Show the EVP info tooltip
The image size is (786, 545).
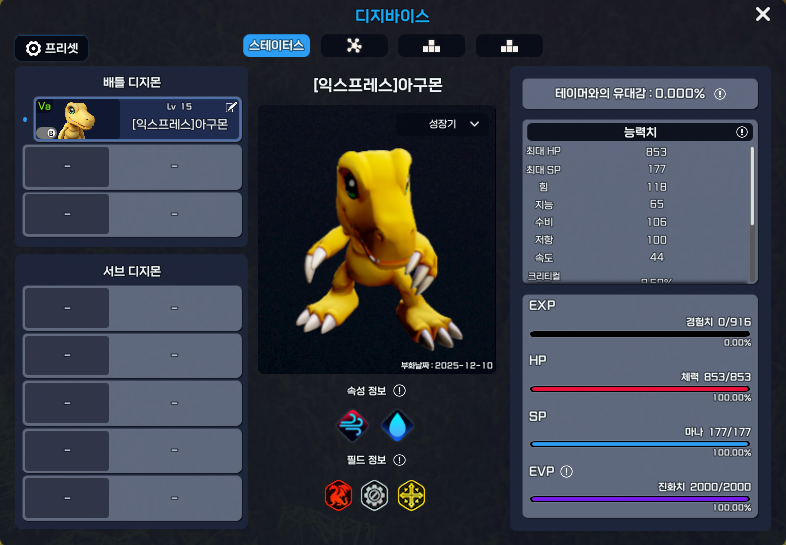(567, 472)
